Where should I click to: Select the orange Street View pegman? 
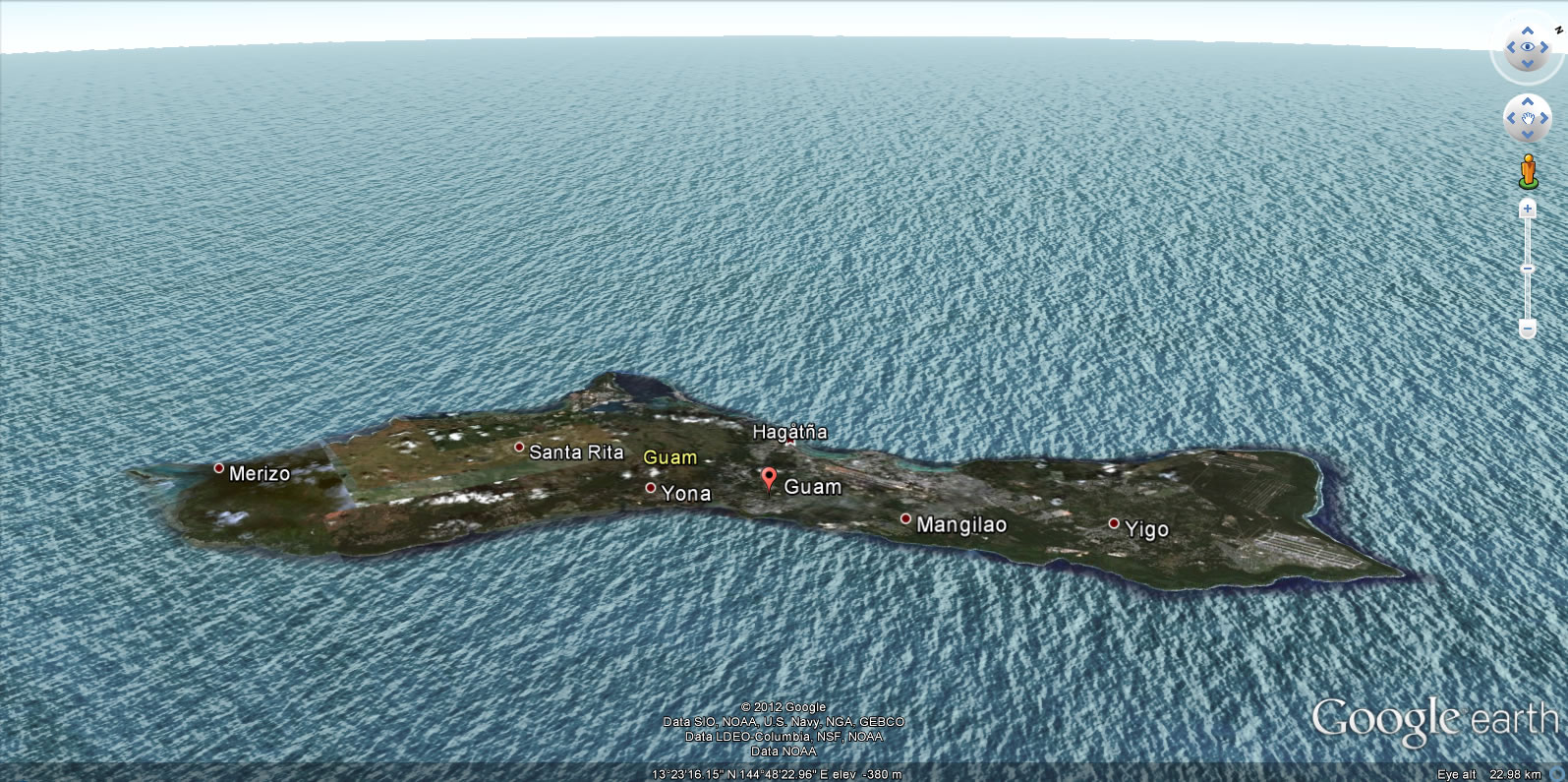[x=1527, y=170]
